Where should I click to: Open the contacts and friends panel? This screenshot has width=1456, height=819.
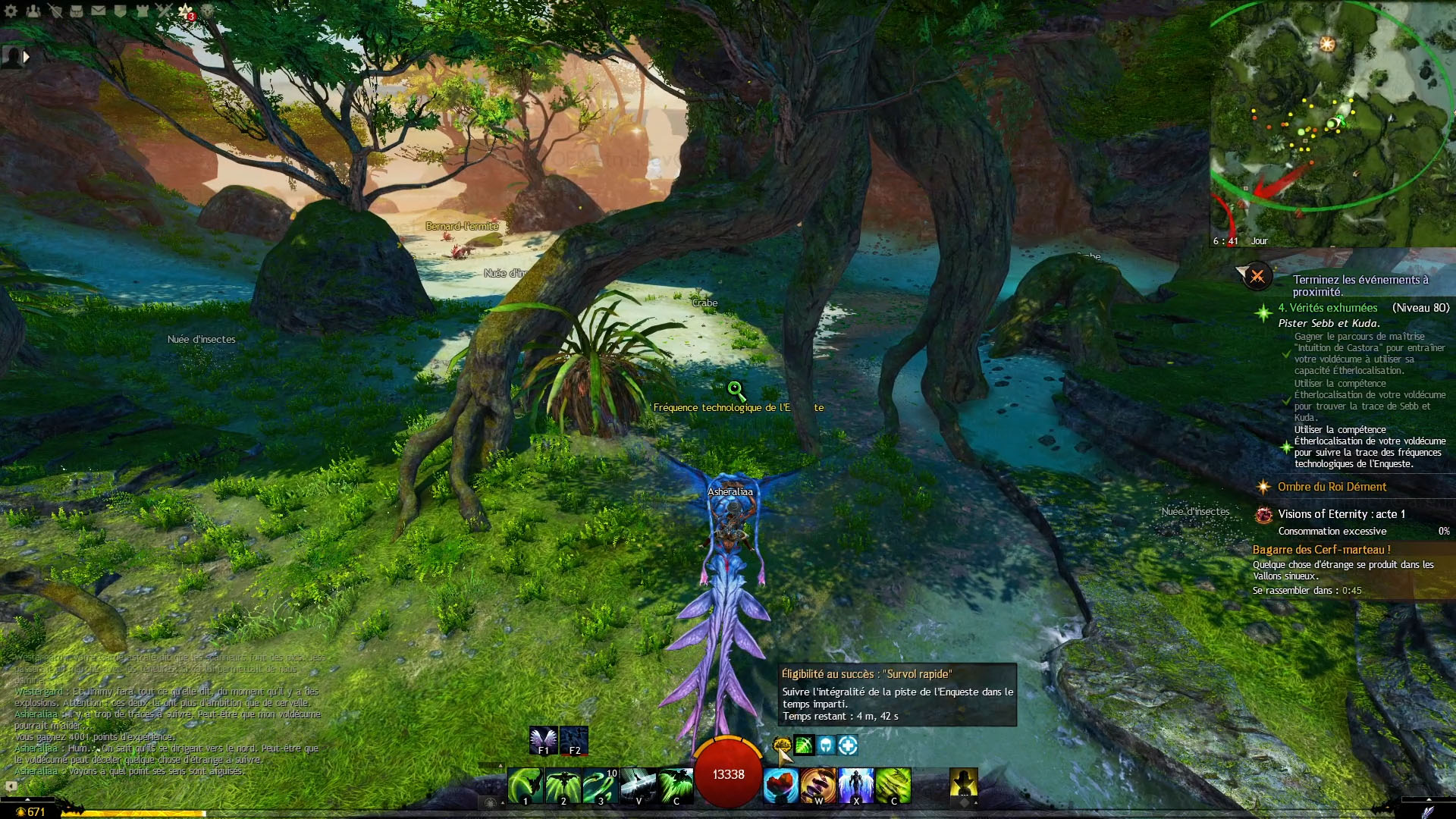click(x=33, y=11)
